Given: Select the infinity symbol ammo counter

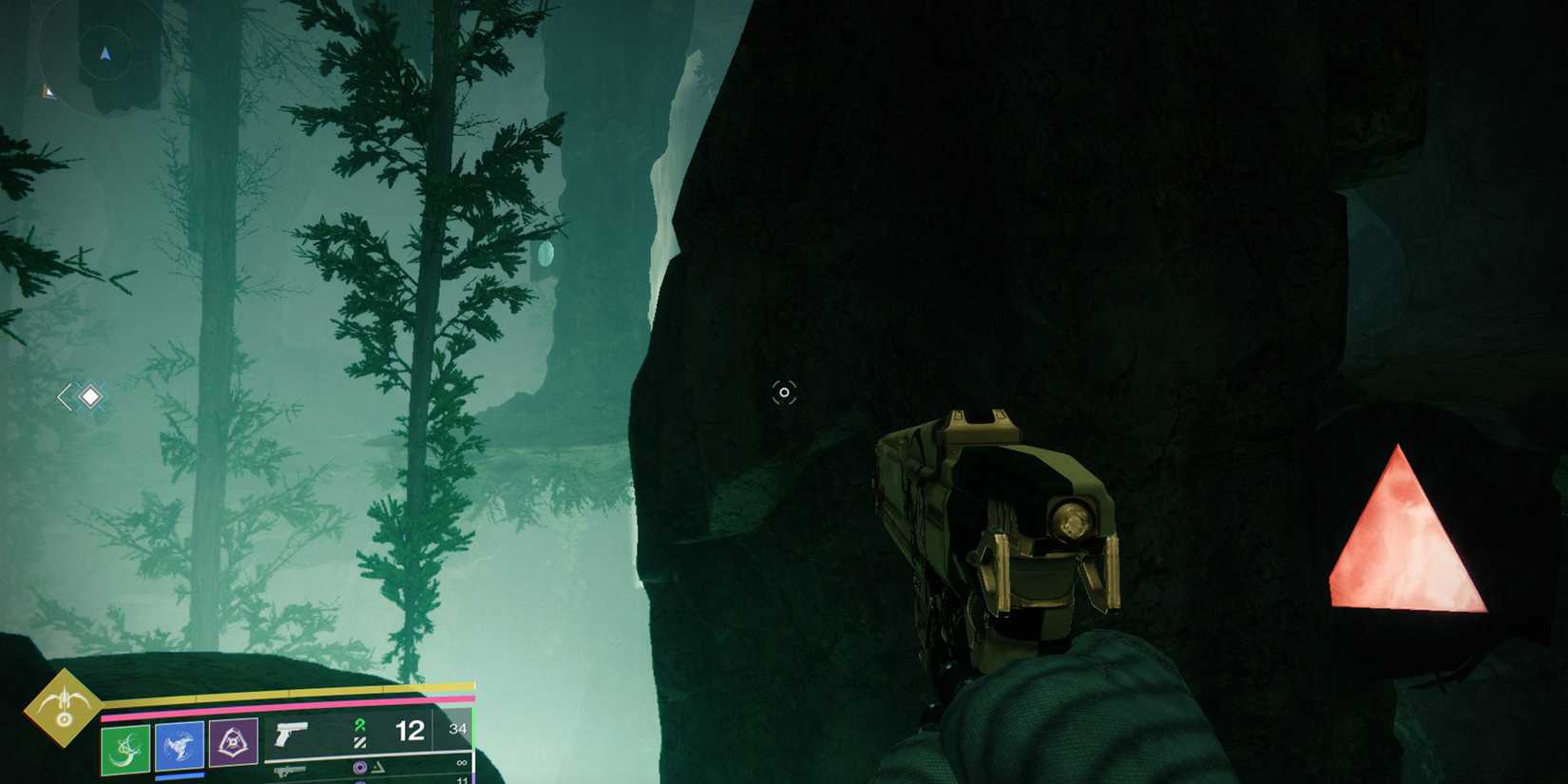Looking at the screenshot, I should [x=463, y=763].
